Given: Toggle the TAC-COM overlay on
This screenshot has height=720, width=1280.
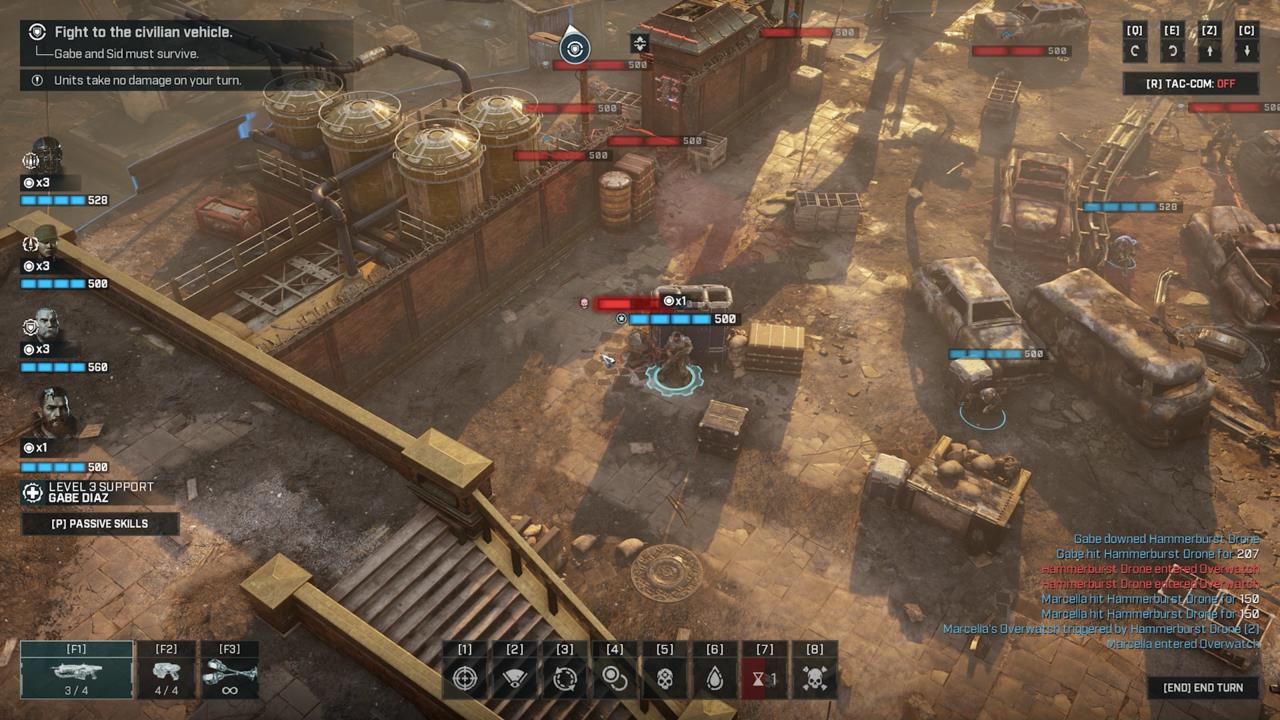Looking at the screenshot, I should pyautogui.click(x=1190, y=84).
